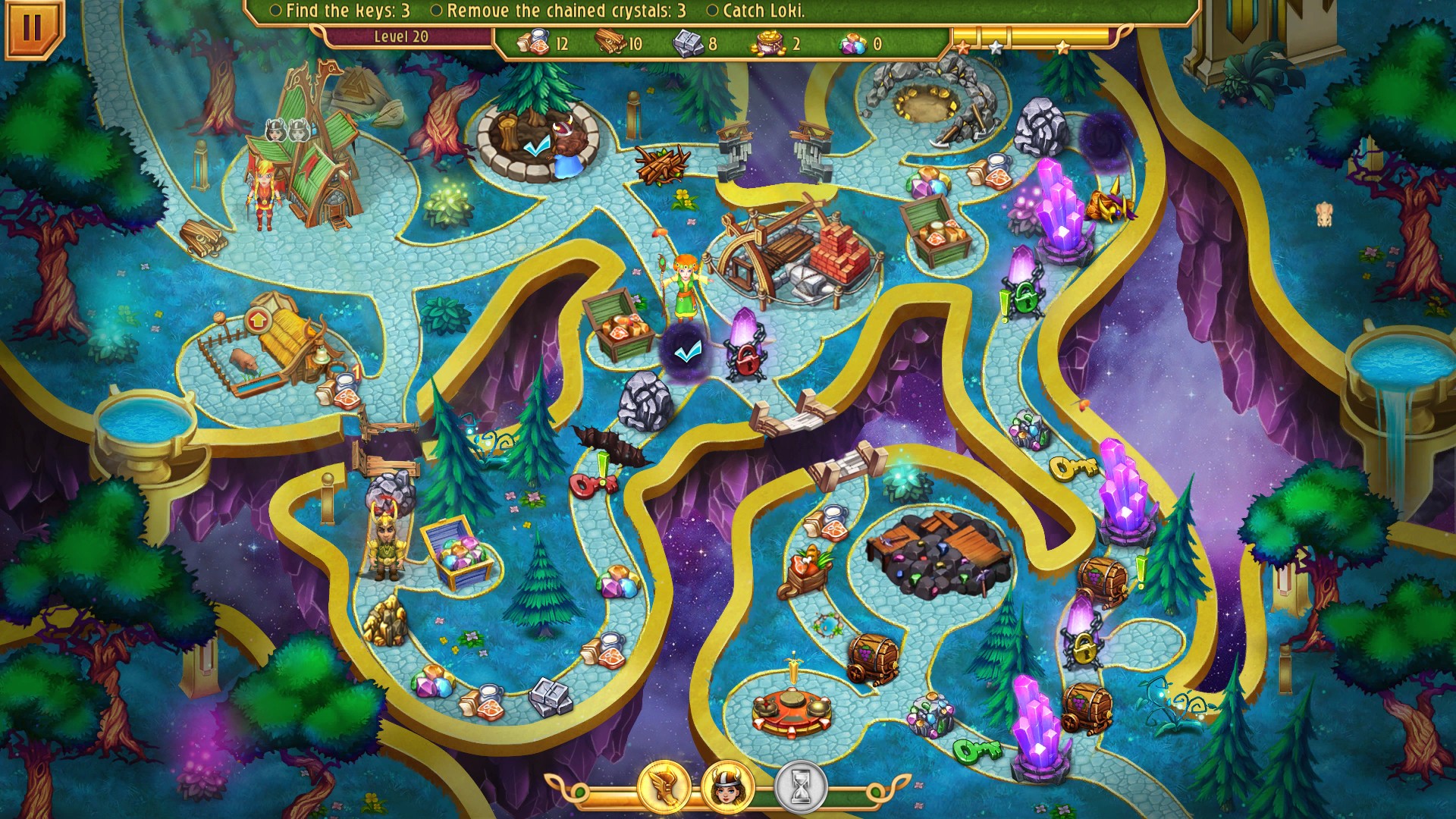Select the 'Find the keys' objective
Screen dimensions: 1456x819
point(340,11)
